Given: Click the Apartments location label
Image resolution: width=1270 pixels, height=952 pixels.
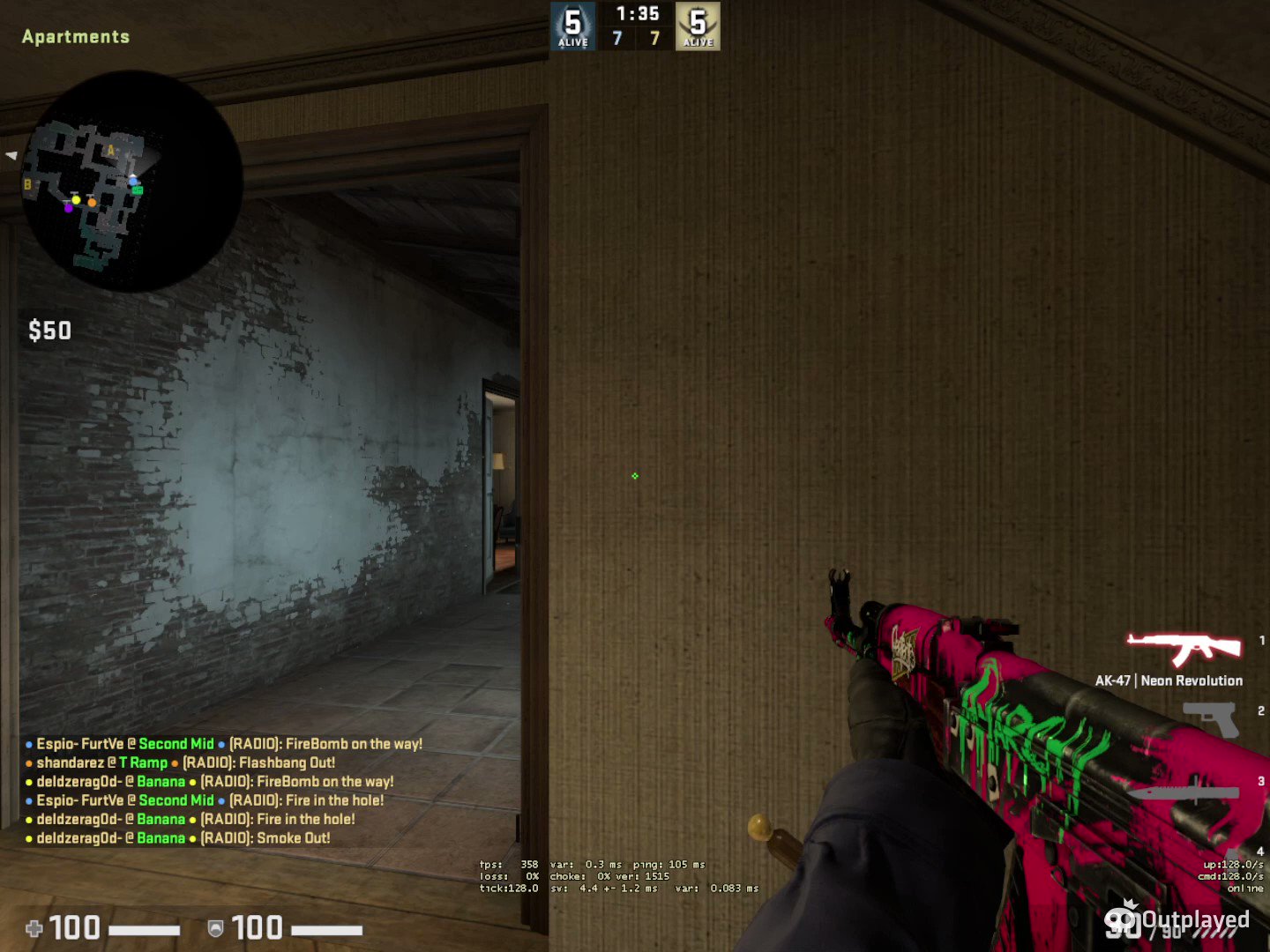Looking at the screenshot, I should point(76,36).
